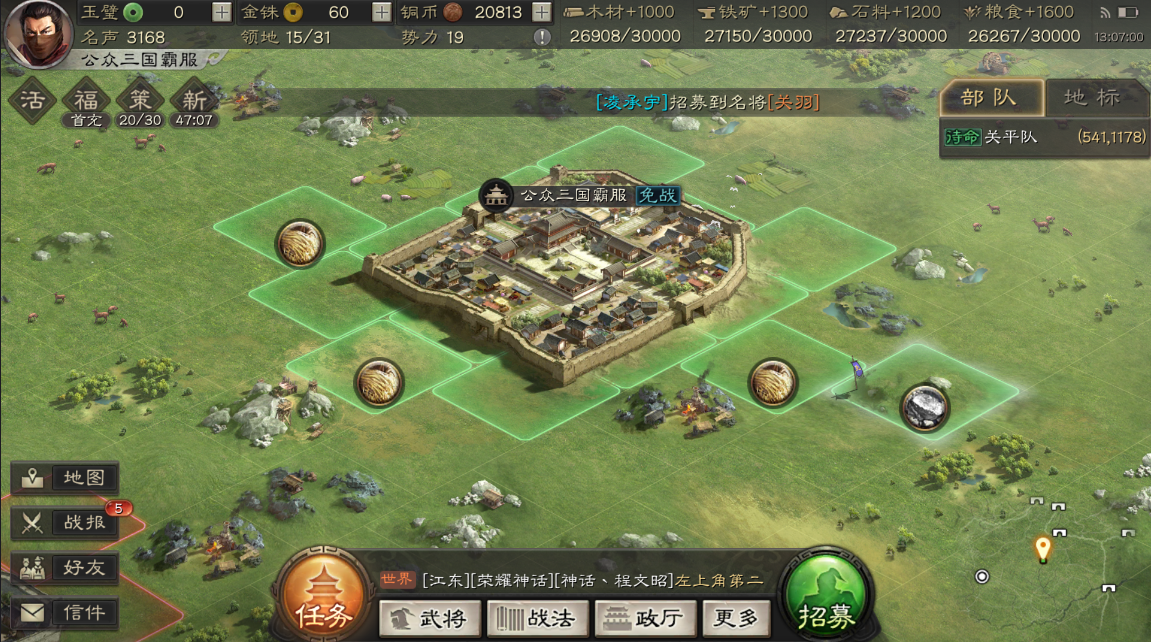Click the plus button next to 铜币
Image resolution: width=1151 pixels, height=642 pixels.
(541, 12)
